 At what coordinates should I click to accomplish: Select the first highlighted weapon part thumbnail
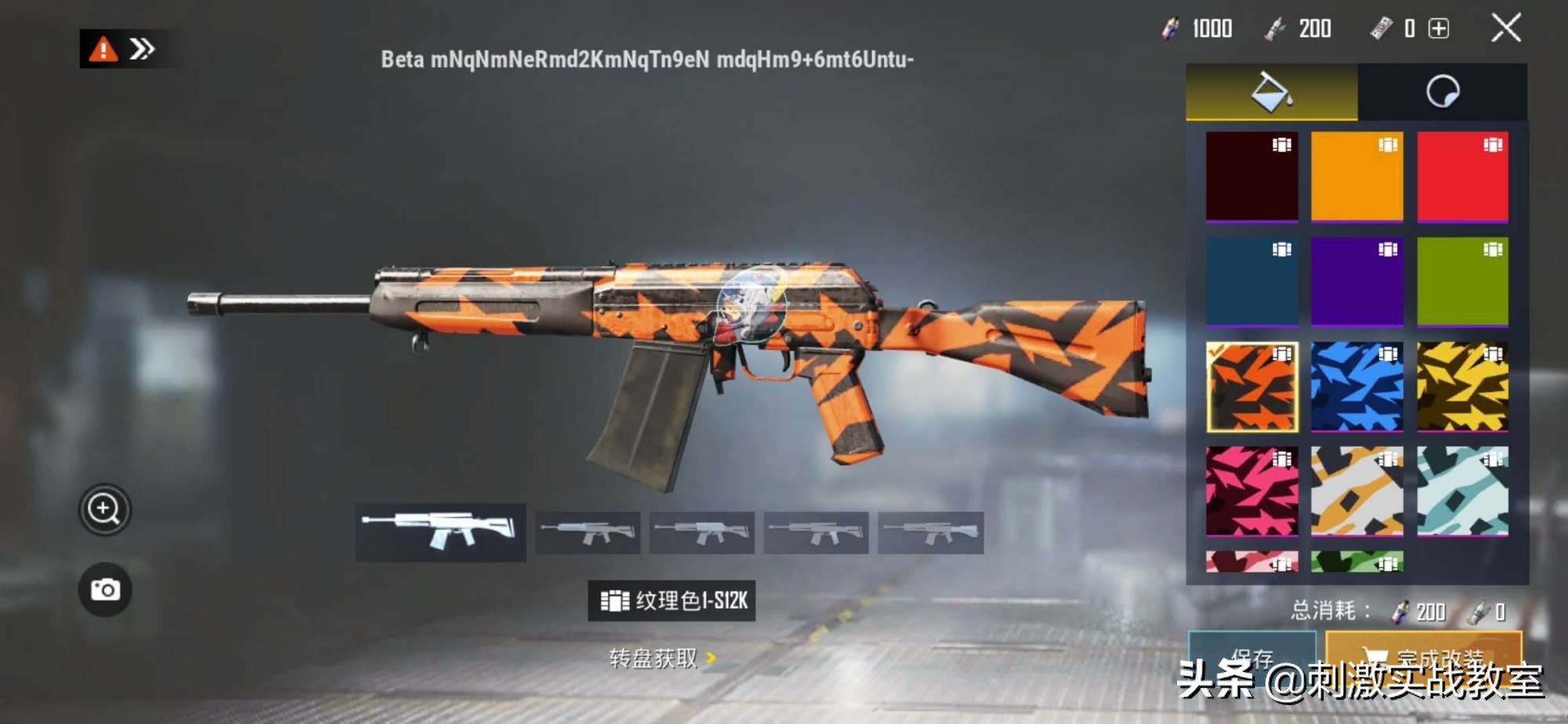click(x=440, y=532)
